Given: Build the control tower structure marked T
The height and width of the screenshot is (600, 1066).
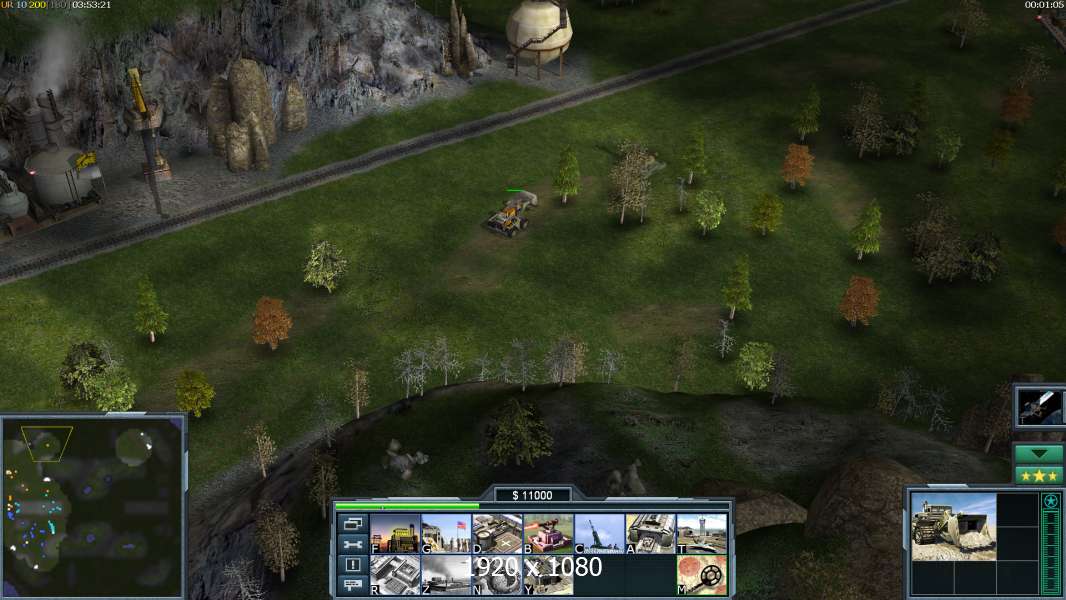Looking at the screenshot, I should coord(702,534).
